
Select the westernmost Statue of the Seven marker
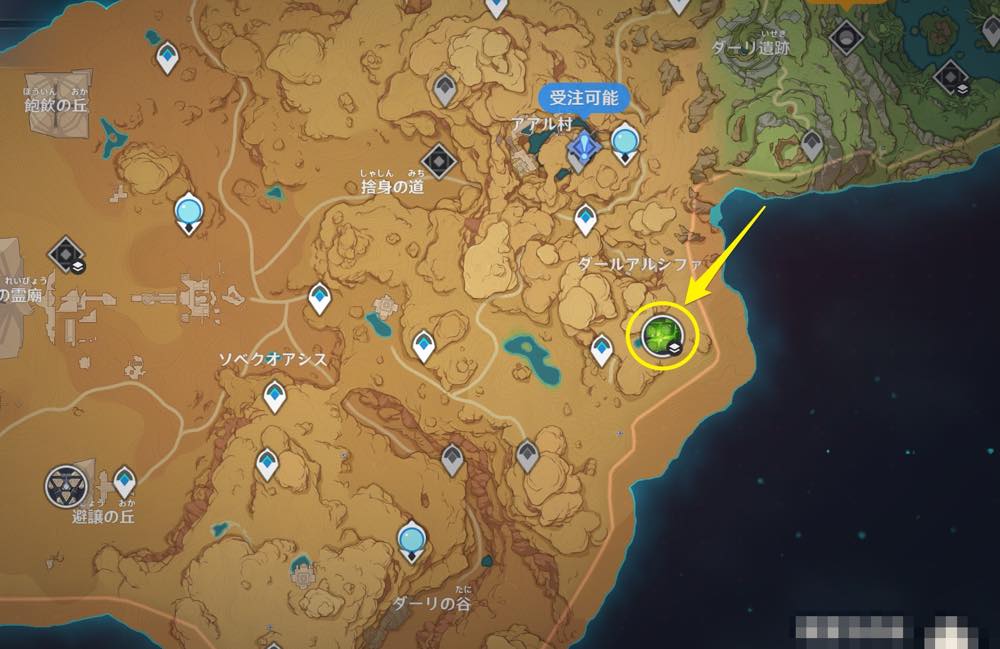[x=188, y=212]
